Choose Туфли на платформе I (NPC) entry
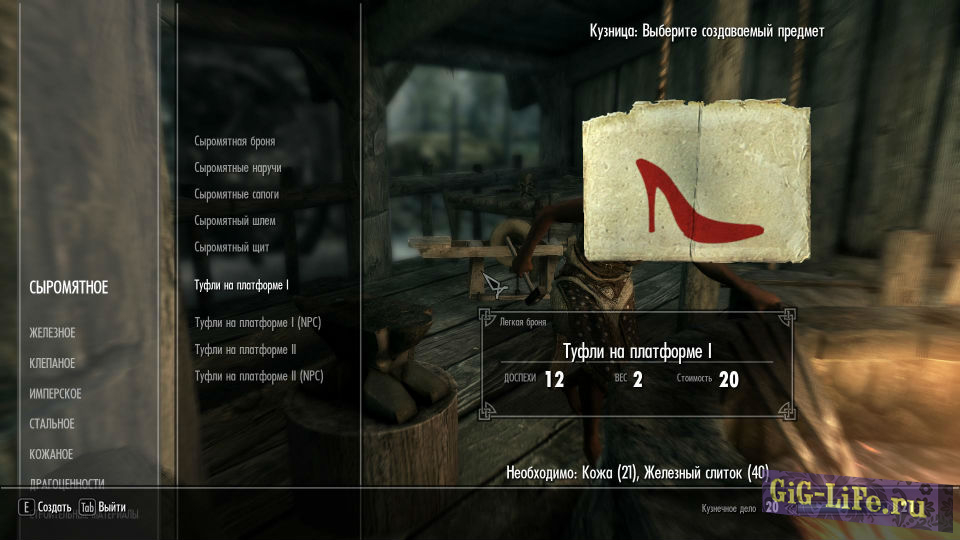 [x=257, y=322]
